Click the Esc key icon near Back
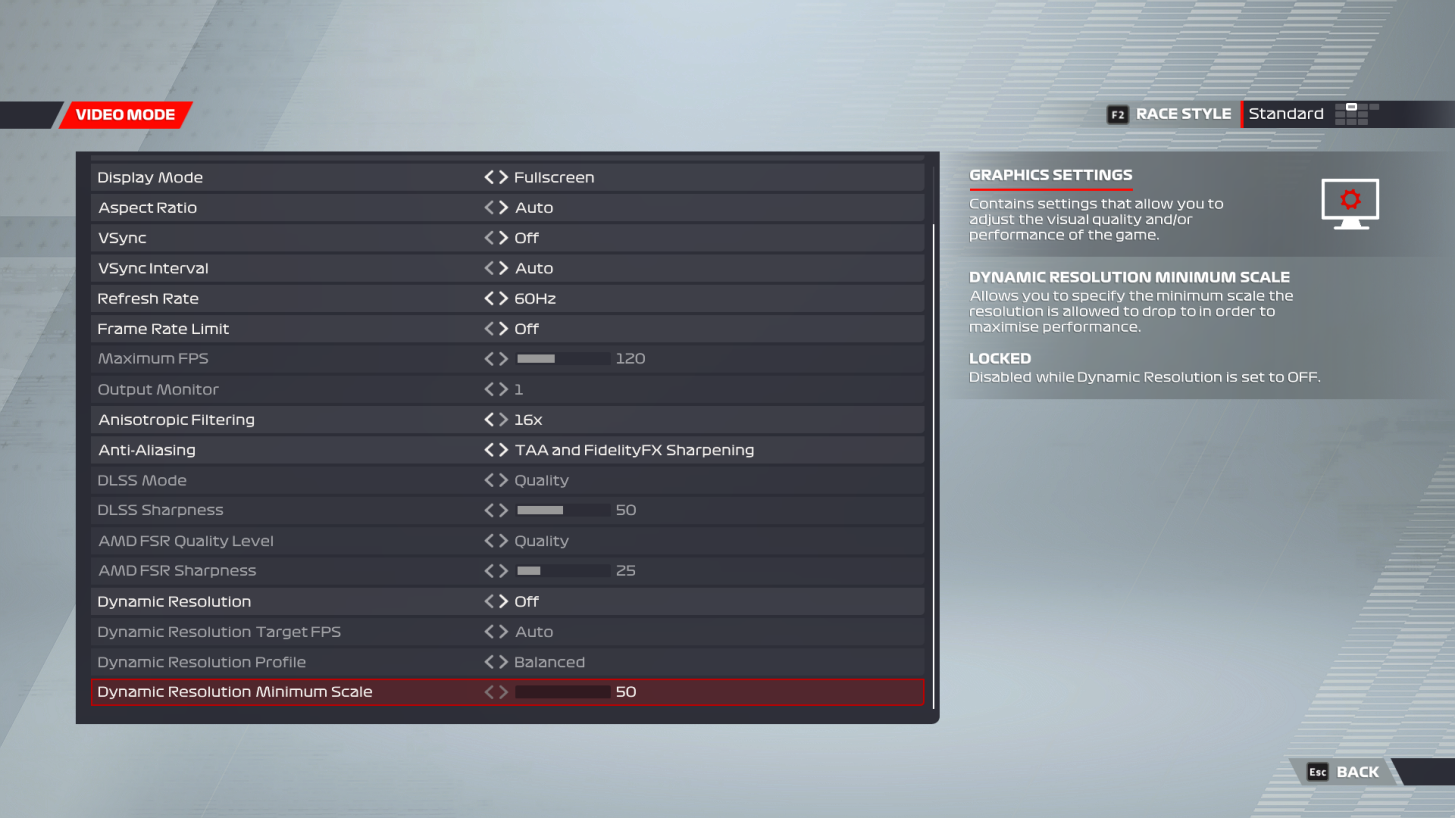 pos(1317,772)
